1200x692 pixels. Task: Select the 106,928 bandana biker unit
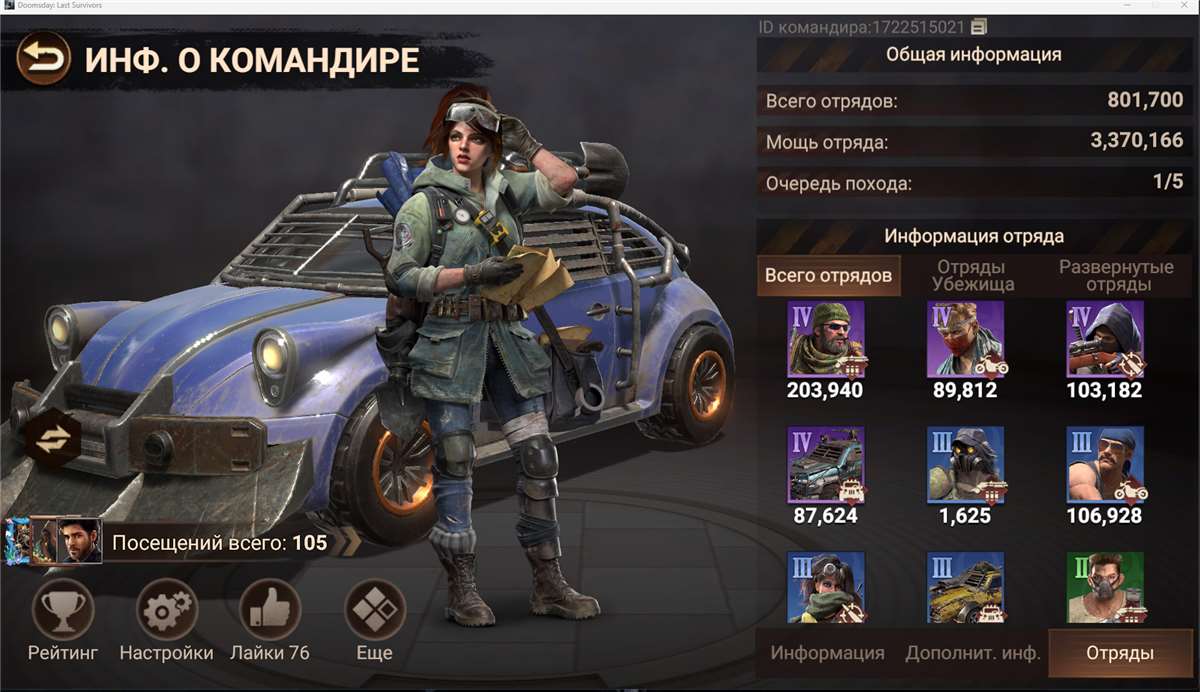(x=1105, y=465)
